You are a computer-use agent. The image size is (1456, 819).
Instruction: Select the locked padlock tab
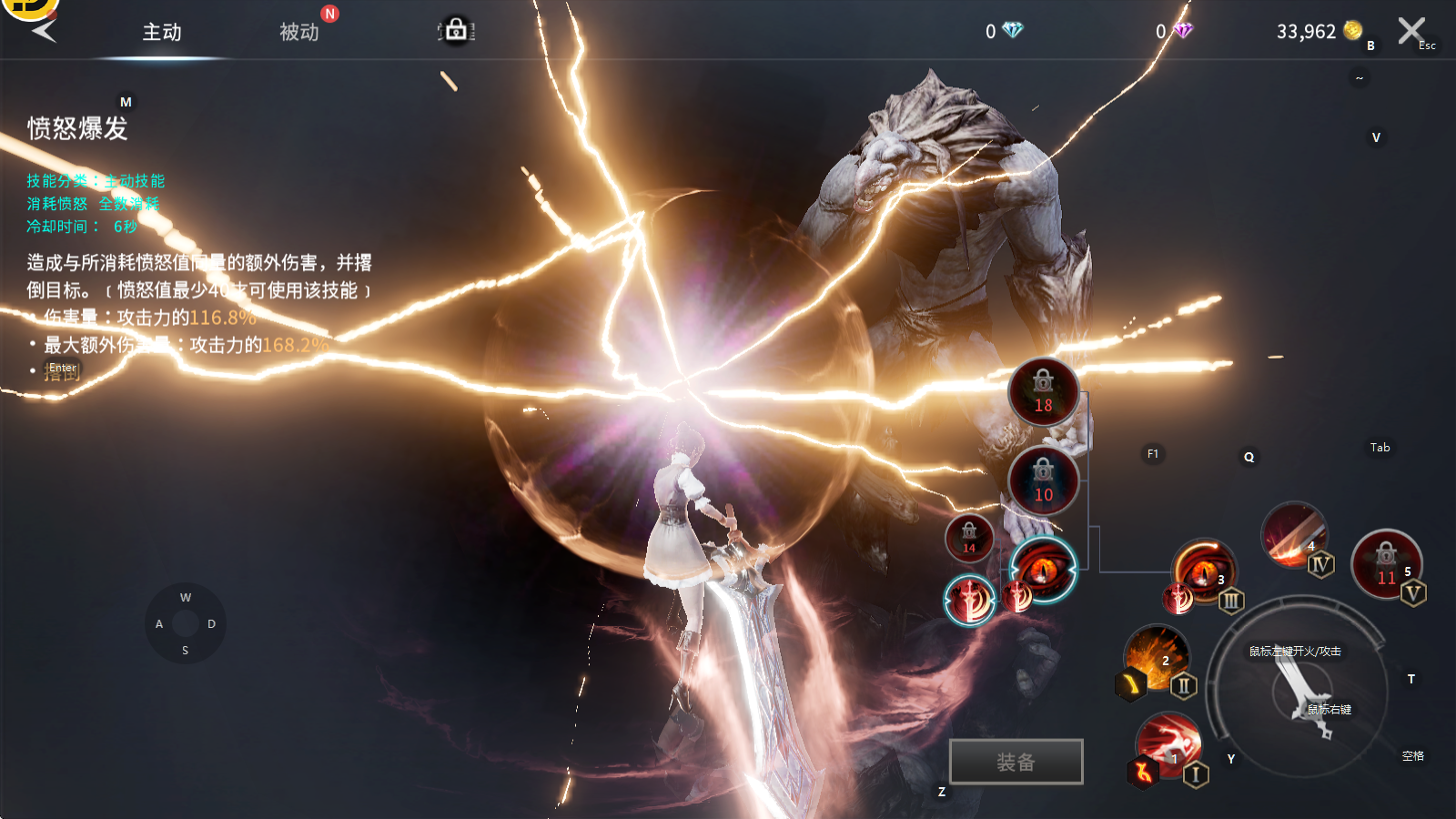coord(456,31)
